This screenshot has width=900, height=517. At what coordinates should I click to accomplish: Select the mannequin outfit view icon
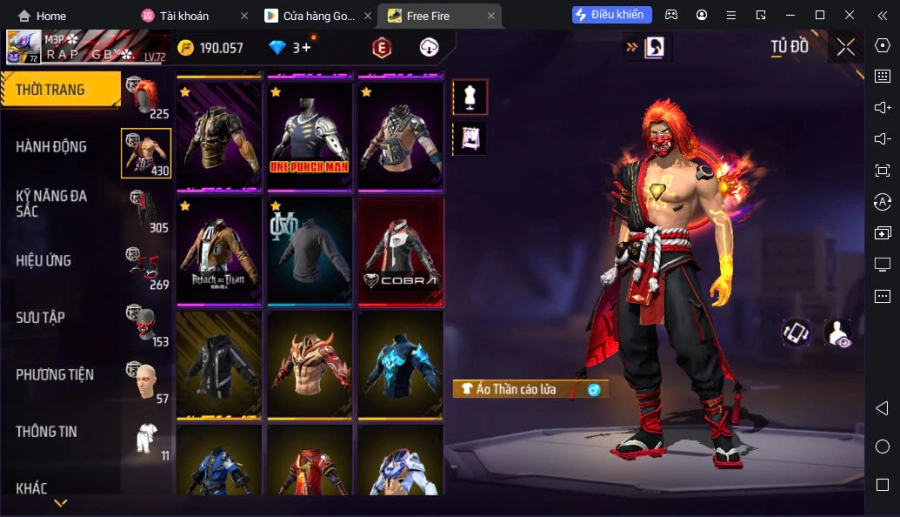point(470,97)
